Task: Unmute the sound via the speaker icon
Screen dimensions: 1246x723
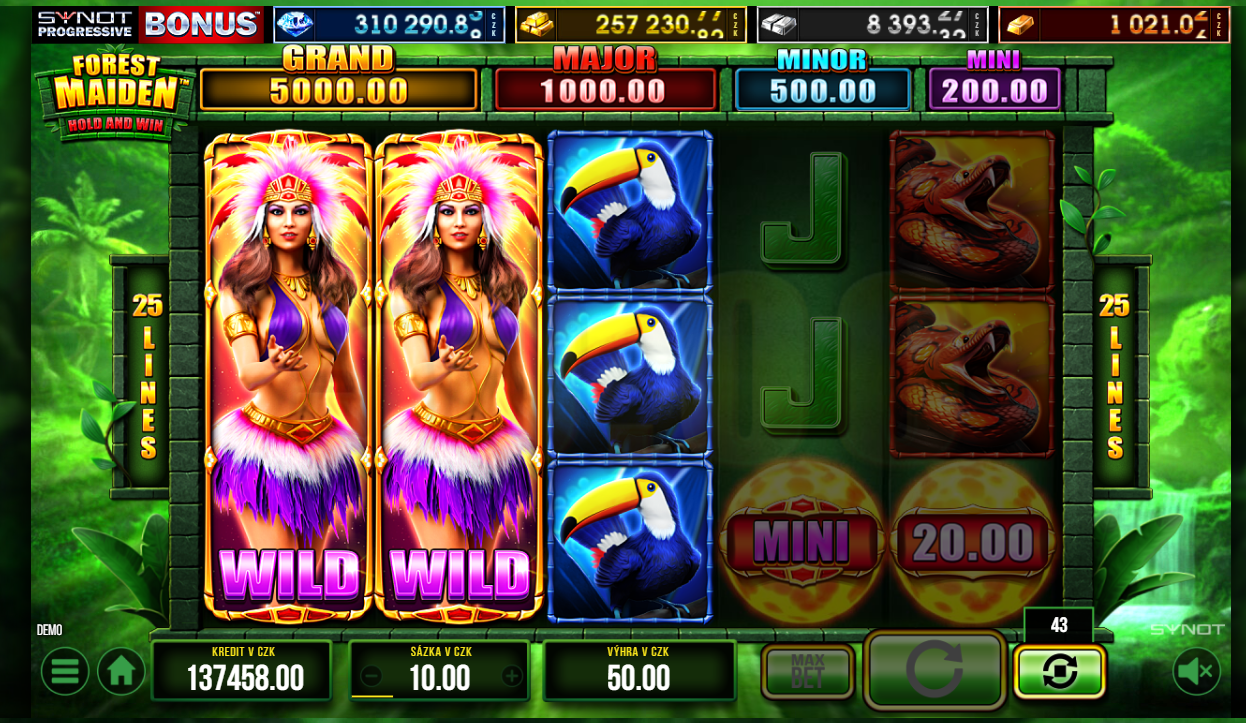Action: coord(1196,671)
